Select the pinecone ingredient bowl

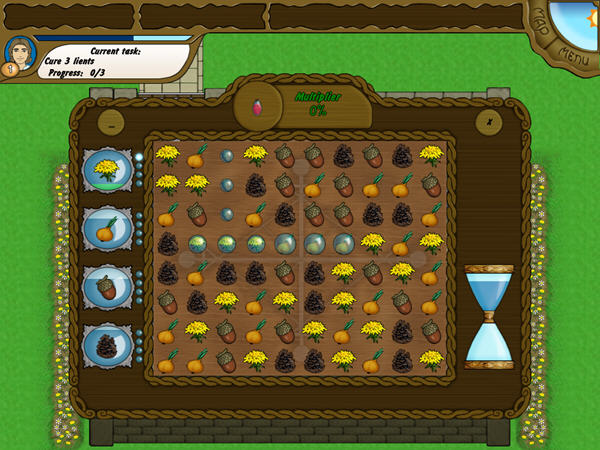point(105,345)
